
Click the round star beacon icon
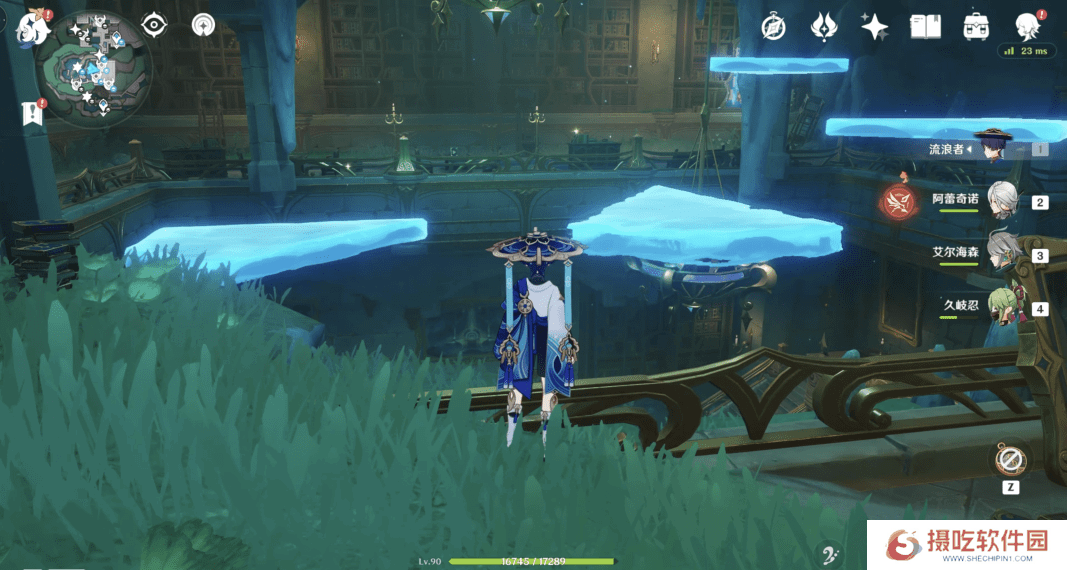(x=203, y=25)
